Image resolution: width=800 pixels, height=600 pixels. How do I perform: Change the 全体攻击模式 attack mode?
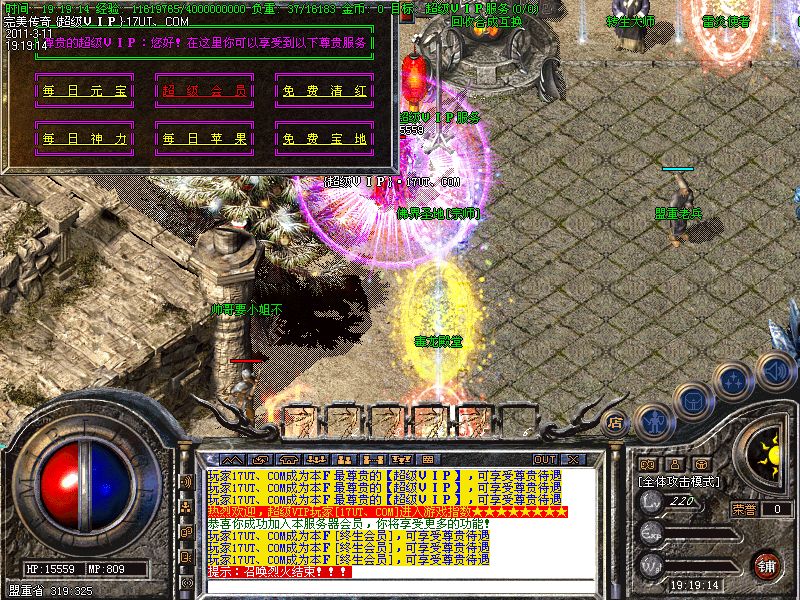tap(680, 481)
